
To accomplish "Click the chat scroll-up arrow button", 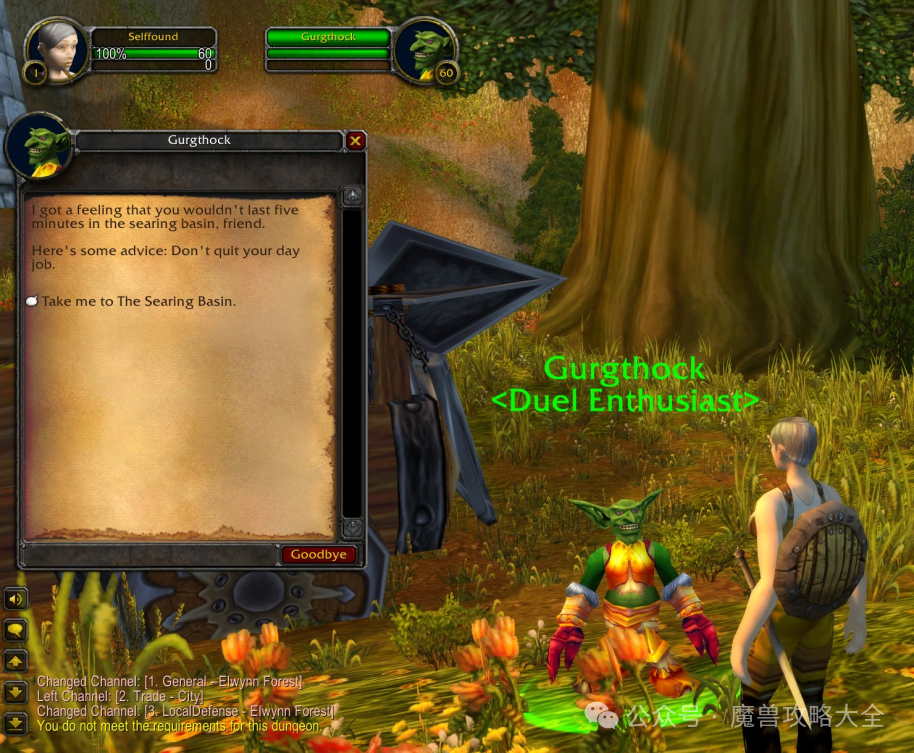I will (x=15, y=661).
